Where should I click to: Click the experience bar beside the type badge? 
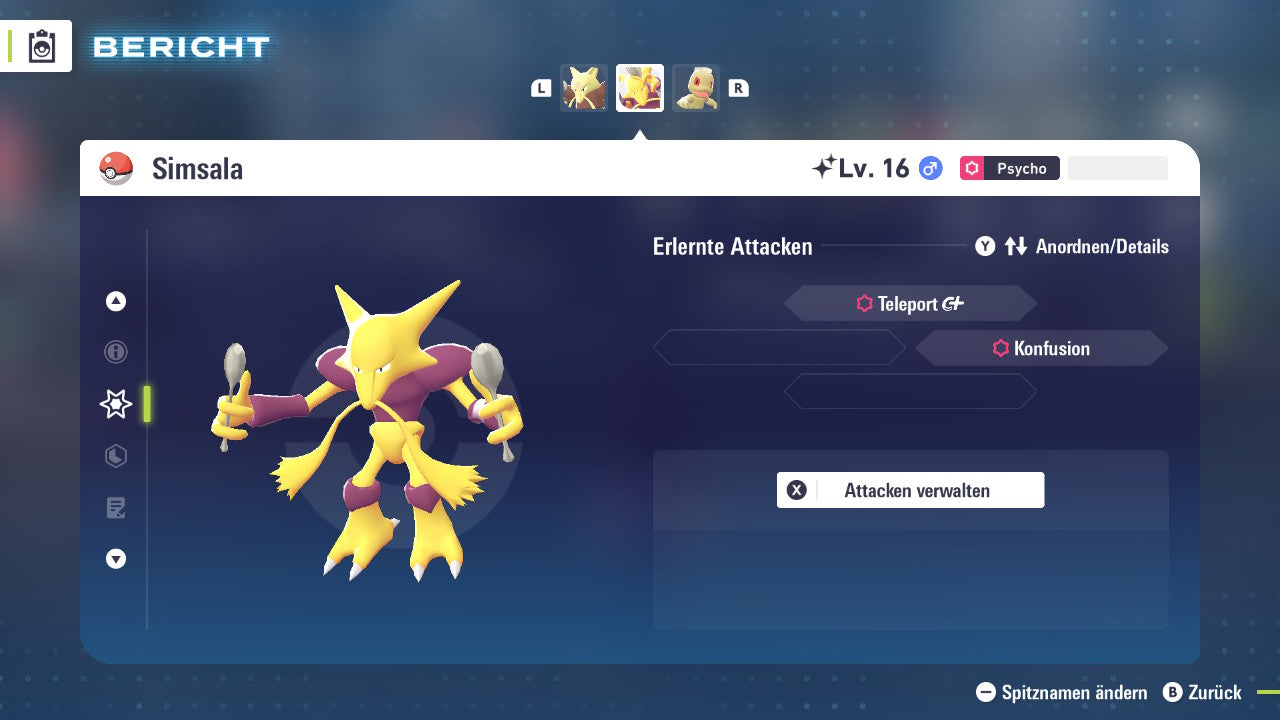(1117, 167)
